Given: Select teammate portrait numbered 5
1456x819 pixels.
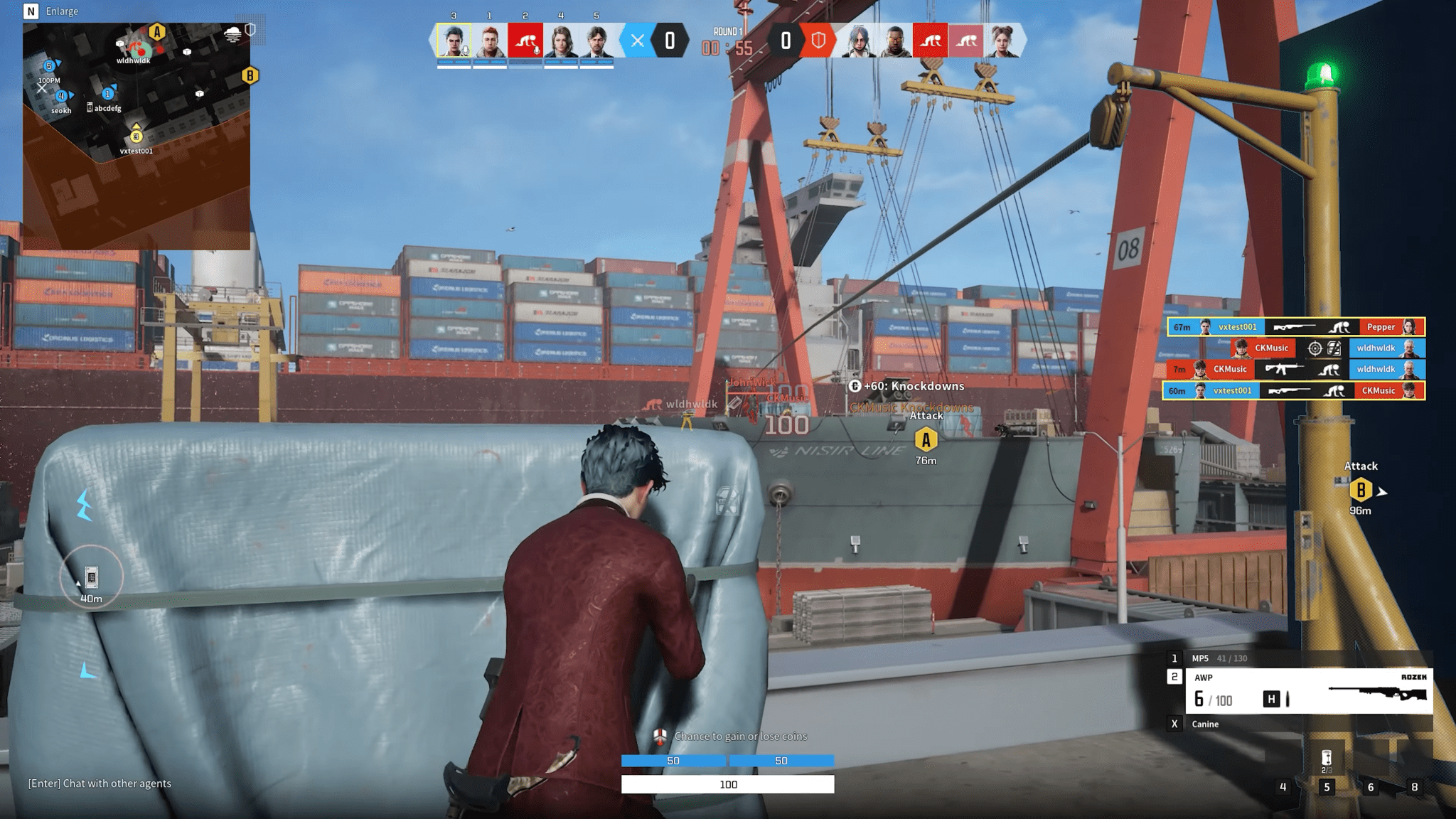Looking at the screenshot, I should tap(596, 41).
